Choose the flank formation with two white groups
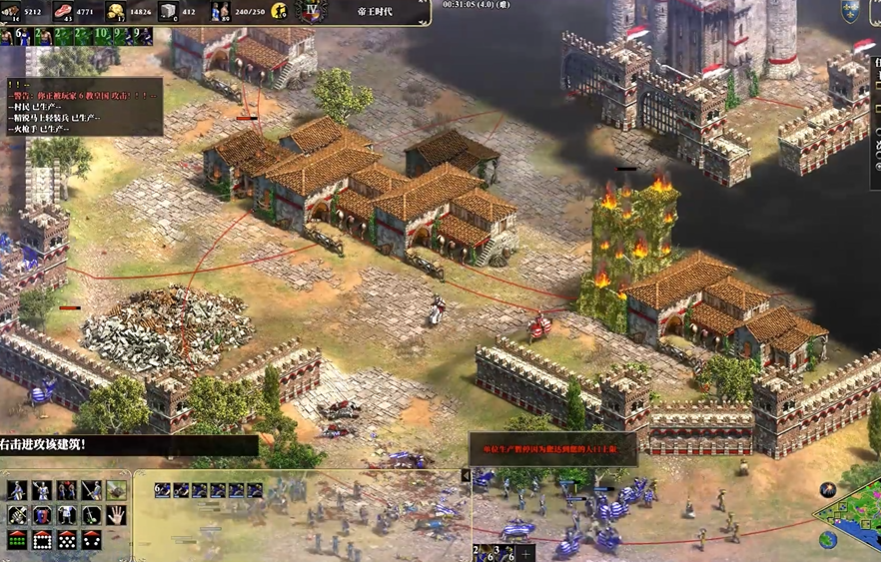Screen dimensions: 881x562 (x=92, y=541)
